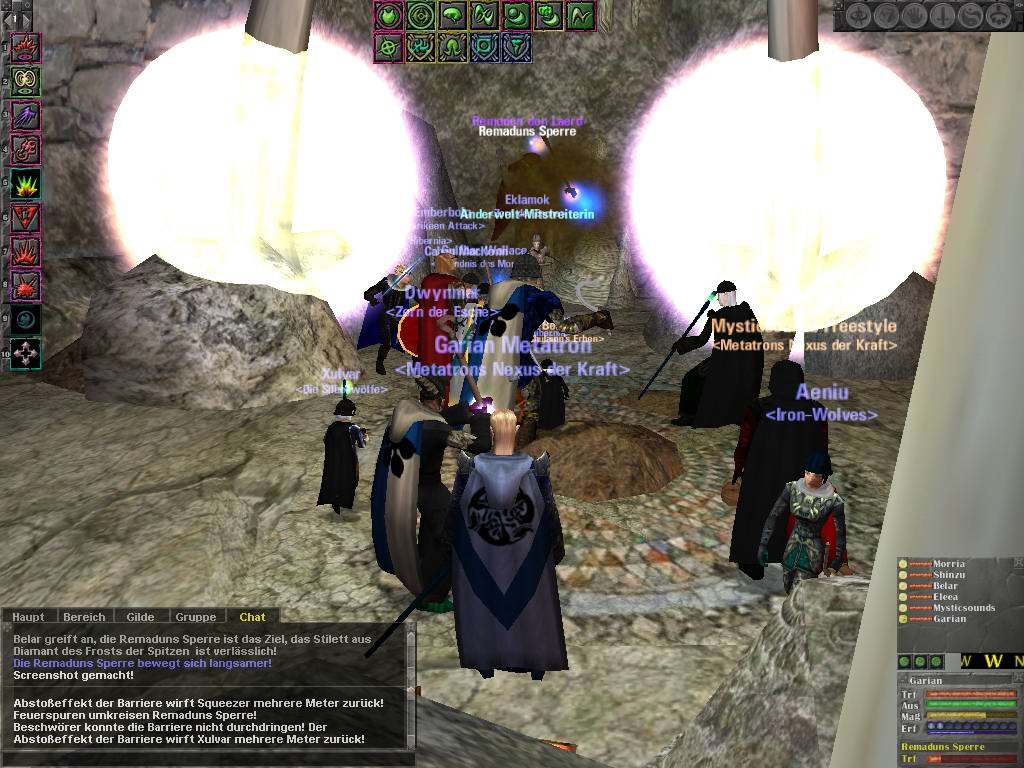Switch to the Haupt chat tab
Screen dimensions: 1024x768
[x=28, y=617]
